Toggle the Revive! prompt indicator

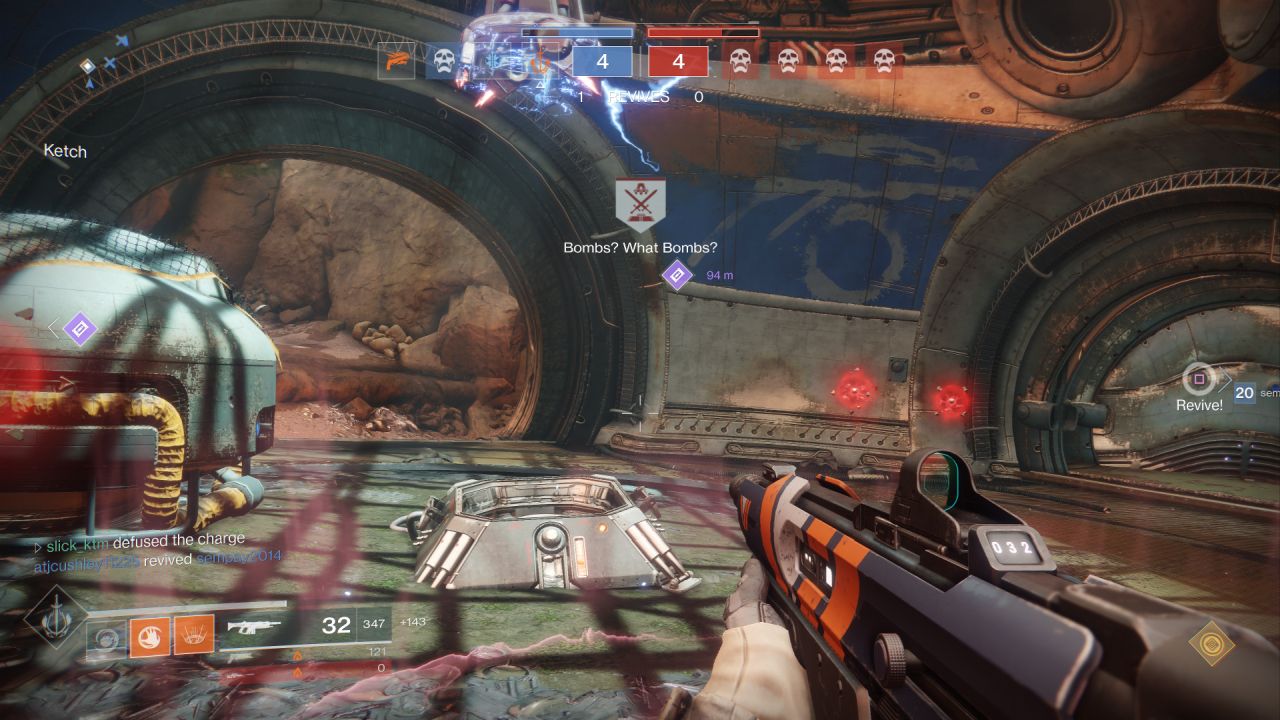click(x=1197, y=381)
